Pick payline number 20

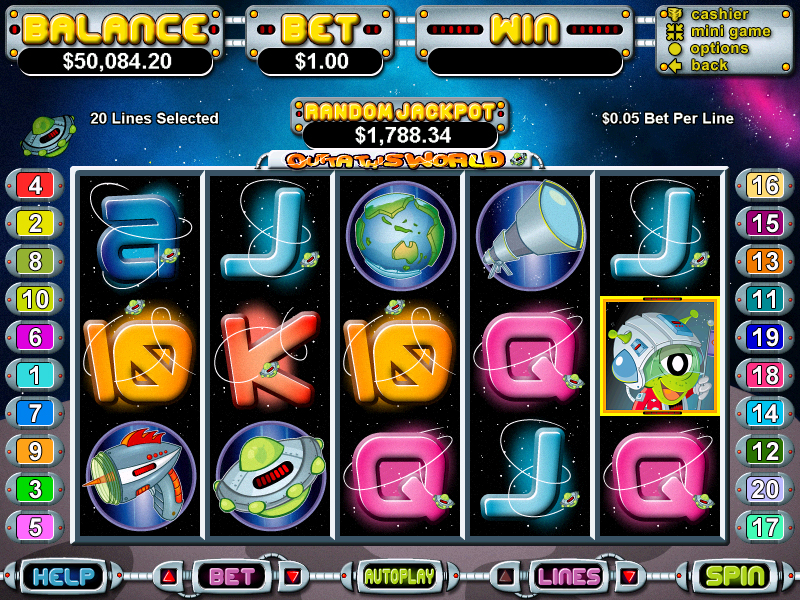pos(765,488)
